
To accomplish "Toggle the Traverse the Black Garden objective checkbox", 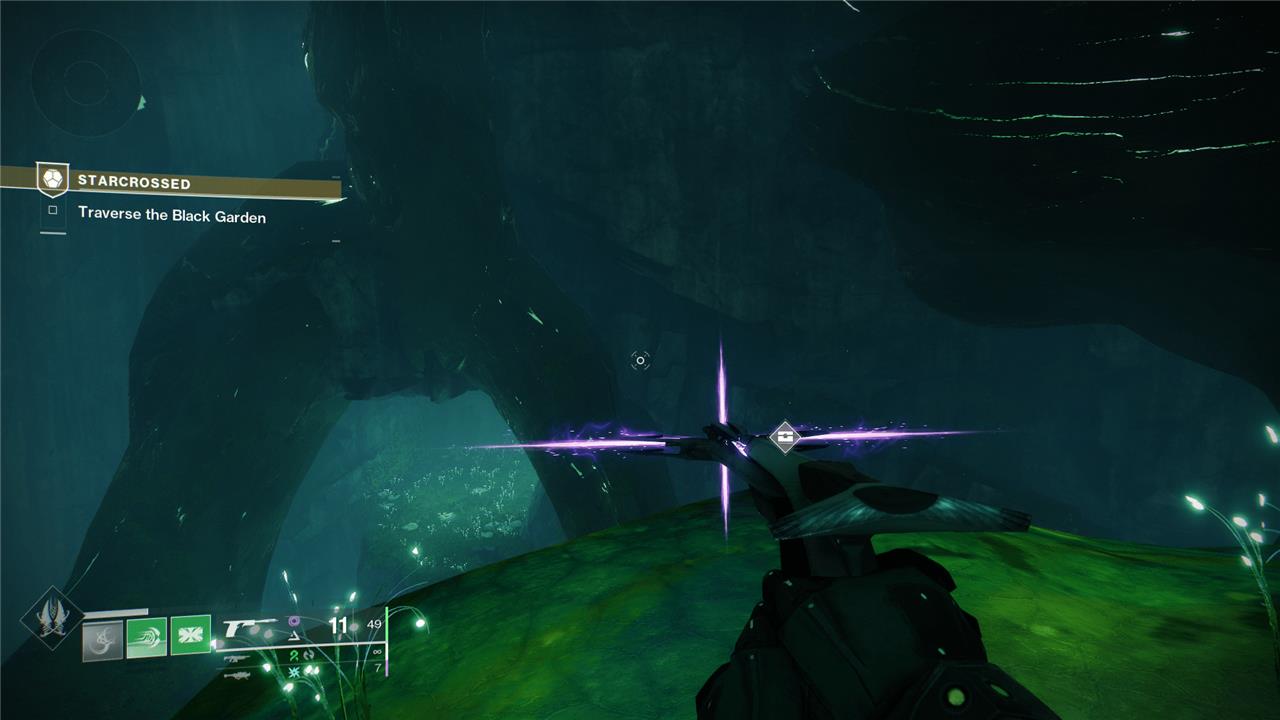I will point(53,212).
